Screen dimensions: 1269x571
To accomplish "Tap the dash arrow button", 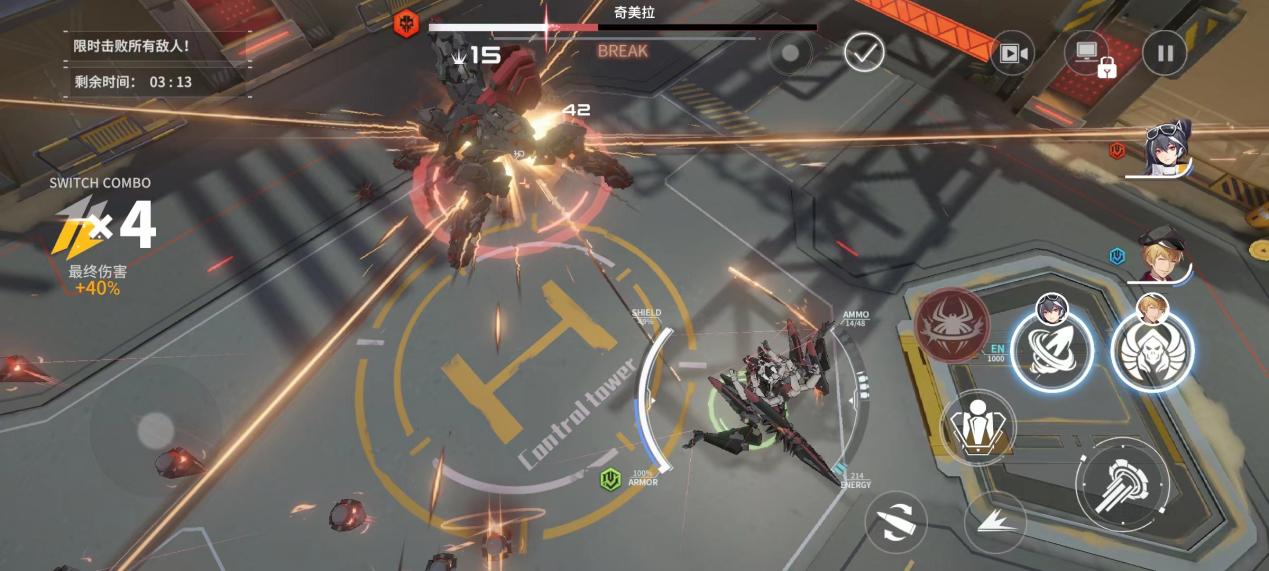I will tap(994, 522).
